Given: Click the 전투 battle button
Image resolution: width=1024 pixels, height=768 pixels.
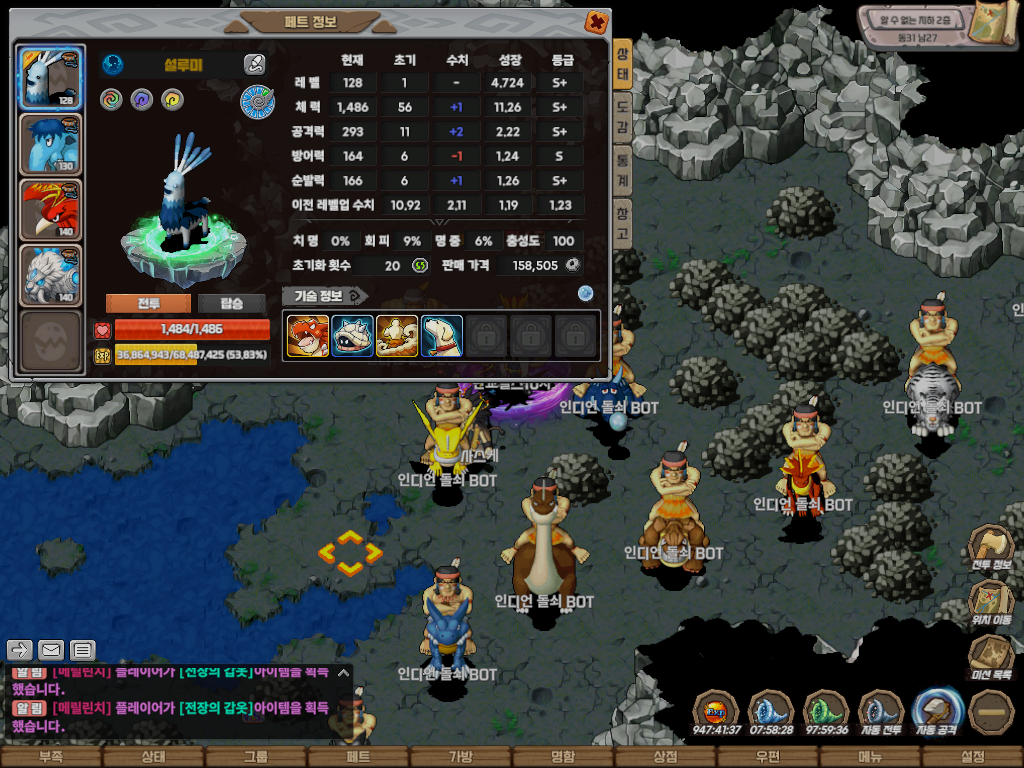Looking at the screenshot, I should click(x=148, y=303).
